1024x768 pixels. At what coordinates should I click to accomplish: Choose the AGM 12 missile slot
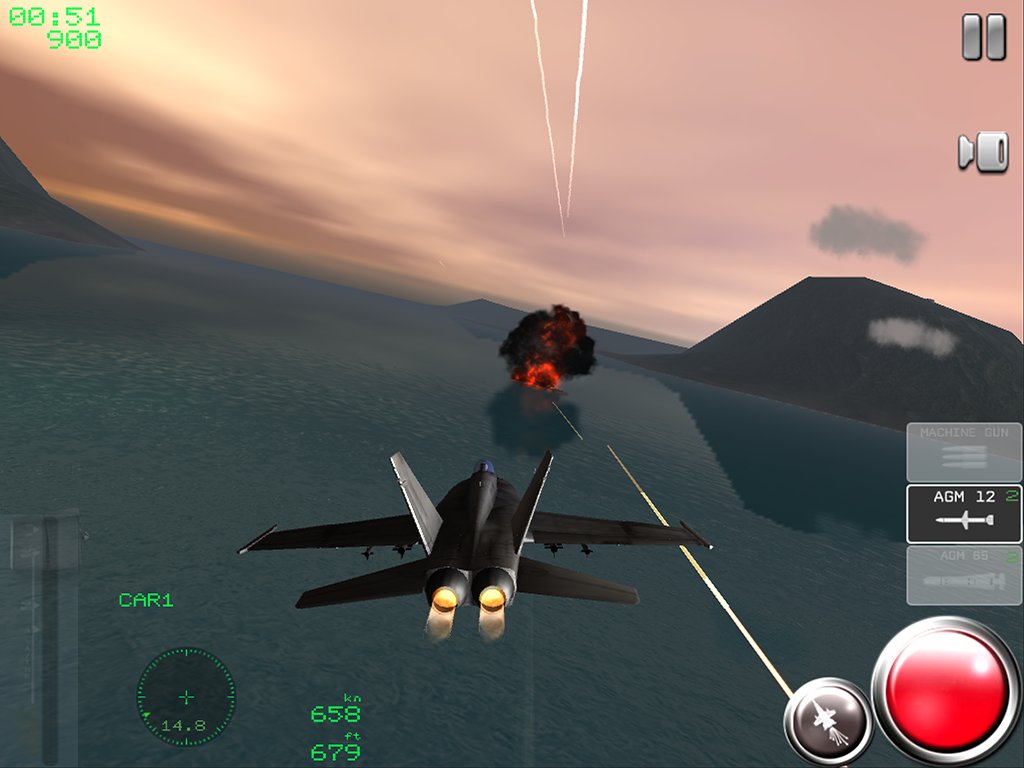[964, 514]
